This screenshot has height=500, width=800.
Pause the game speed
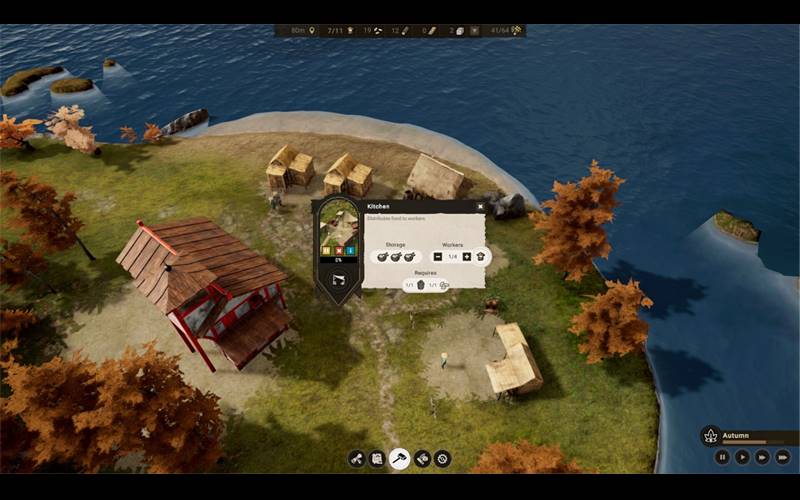coord(722,457)
